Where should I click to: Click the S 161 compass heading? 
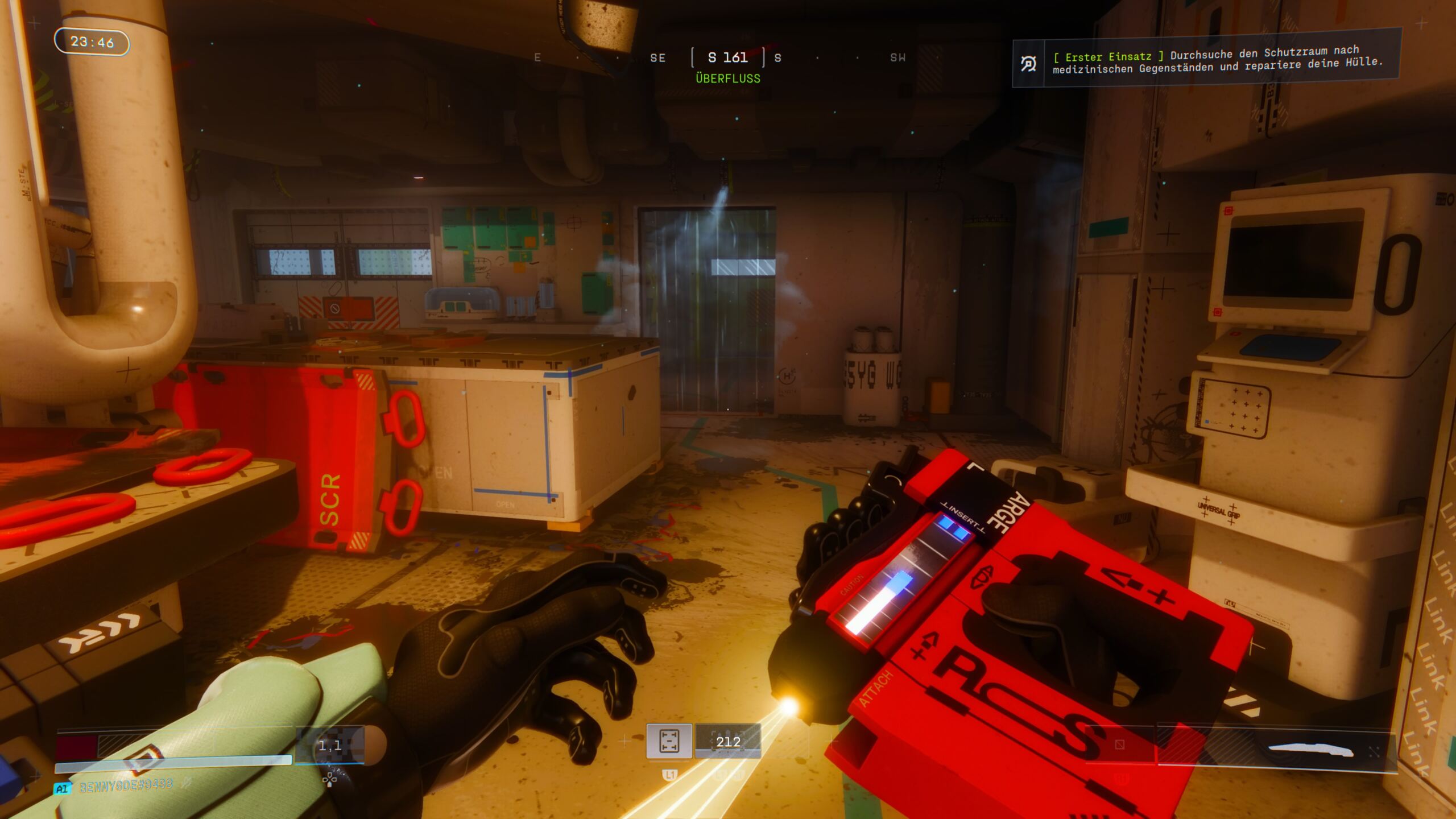[x=727, y=57]
